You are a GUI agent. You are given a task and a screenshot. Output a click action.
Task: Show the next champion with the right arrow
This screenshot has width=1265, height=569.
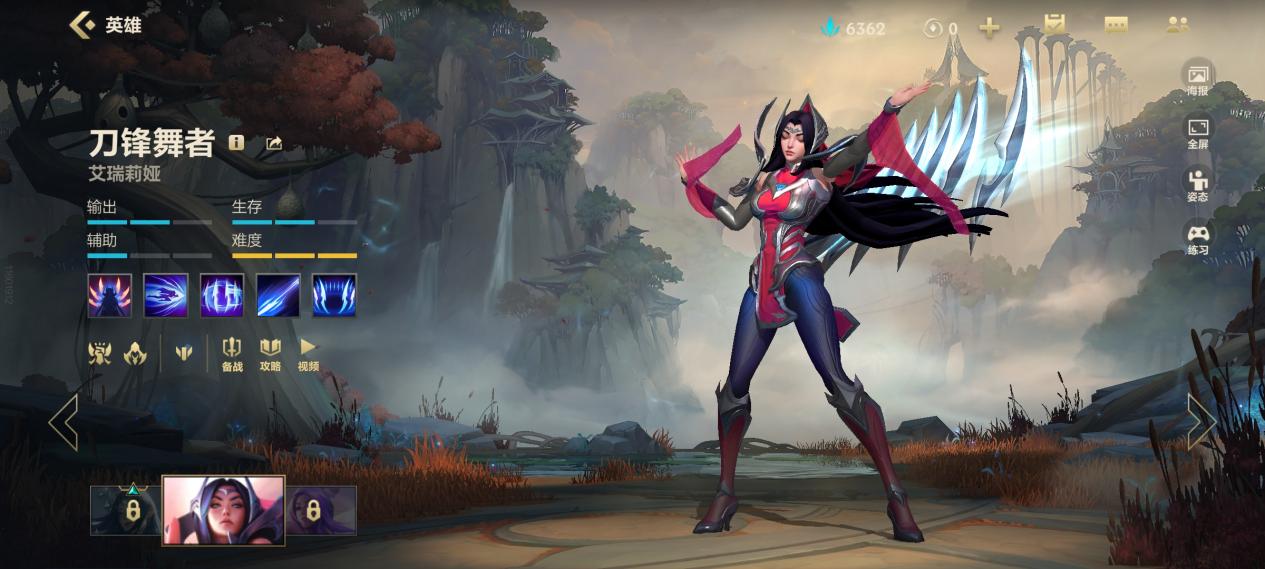1201,422
